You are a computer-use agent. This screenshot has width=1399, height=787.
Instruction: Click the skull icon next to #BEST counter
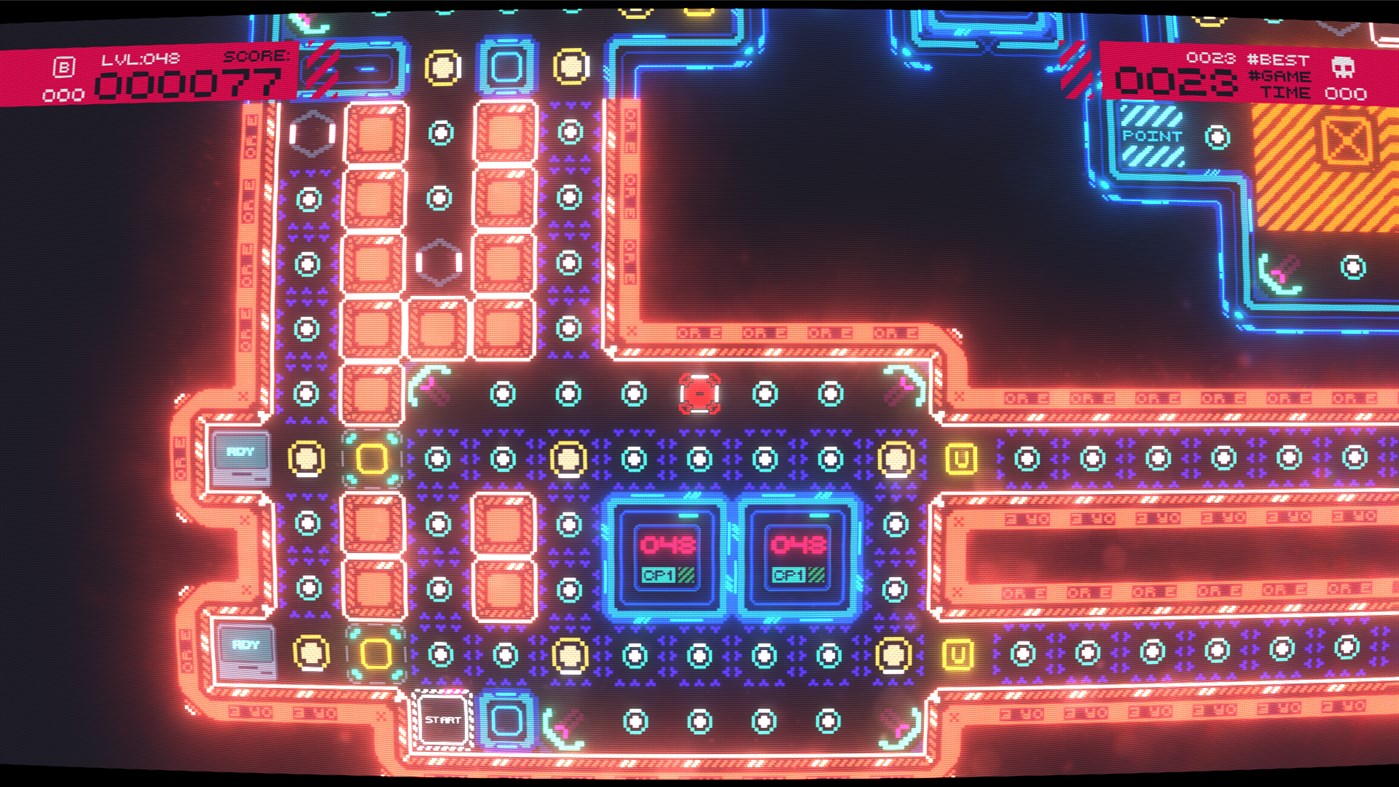point(1344,68)
